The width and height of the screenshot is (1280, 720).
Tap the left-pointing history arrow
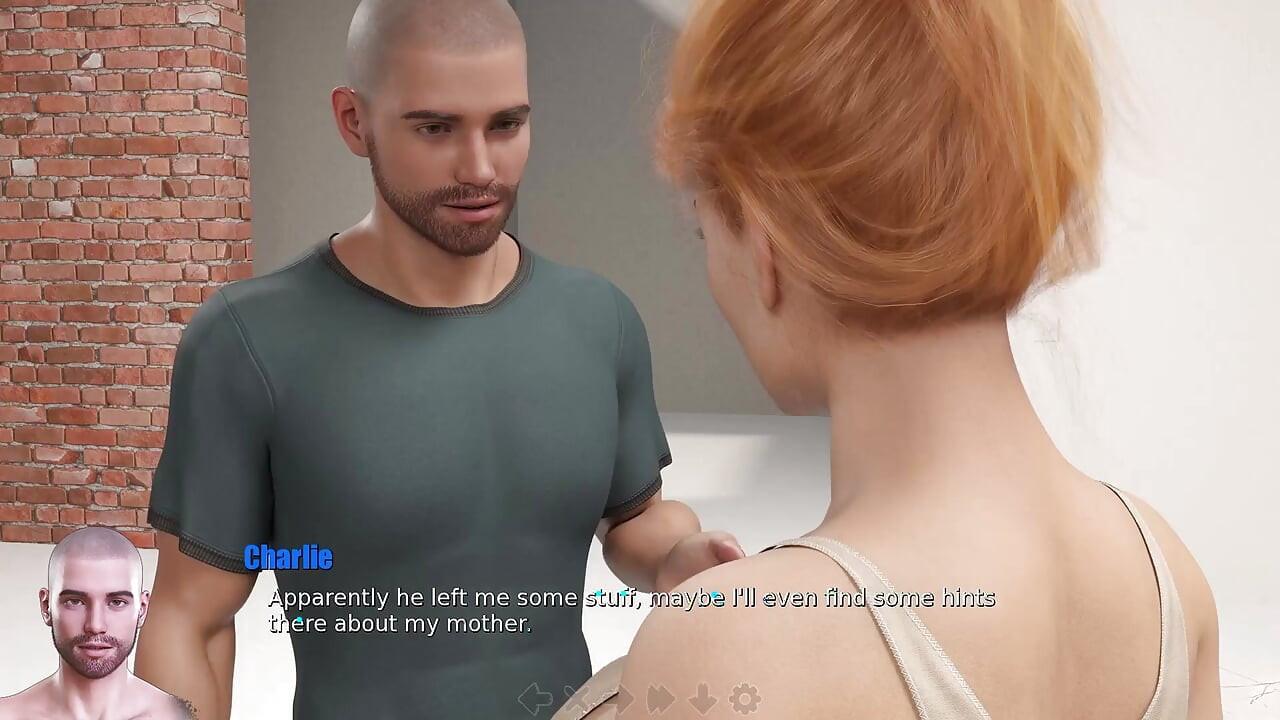536,698
